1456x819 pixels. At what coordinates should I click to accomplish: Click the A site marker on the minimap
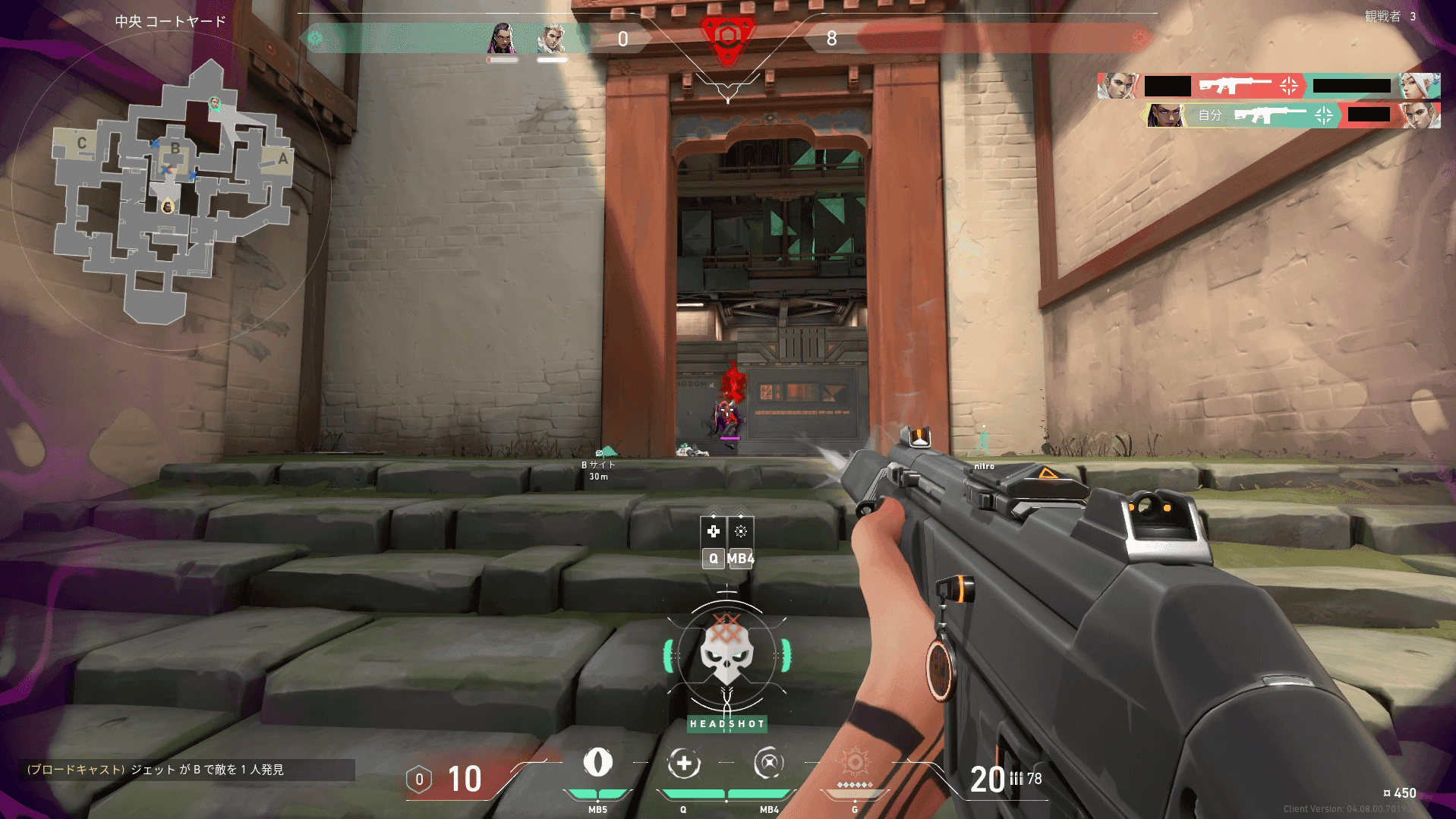pos(282,159)
